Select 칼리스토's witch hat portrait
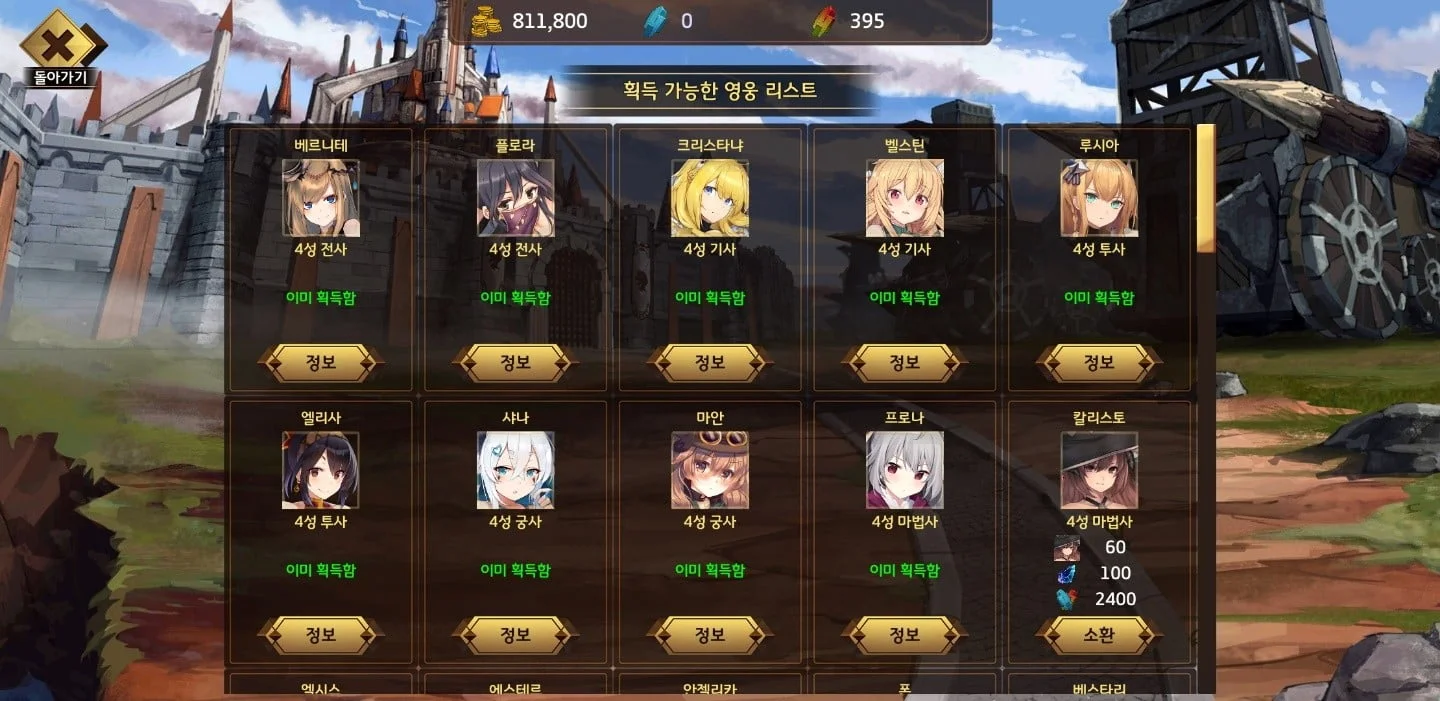The width and height of the screenshot is (1440, 701). (x=1098, y=470)
